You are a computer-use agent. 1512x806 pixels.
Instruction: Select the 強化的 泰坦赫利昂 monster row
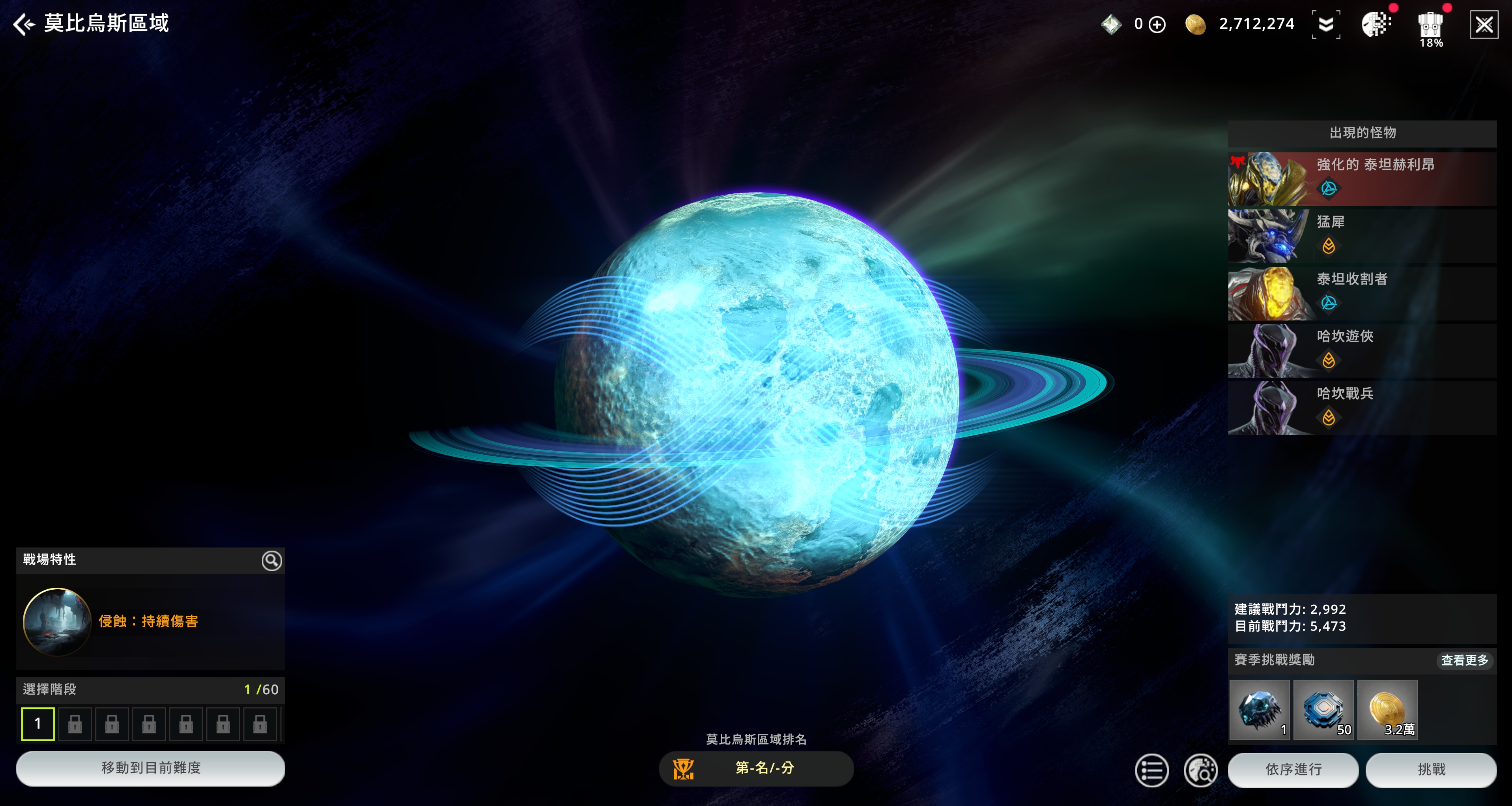pos(1362,178)
